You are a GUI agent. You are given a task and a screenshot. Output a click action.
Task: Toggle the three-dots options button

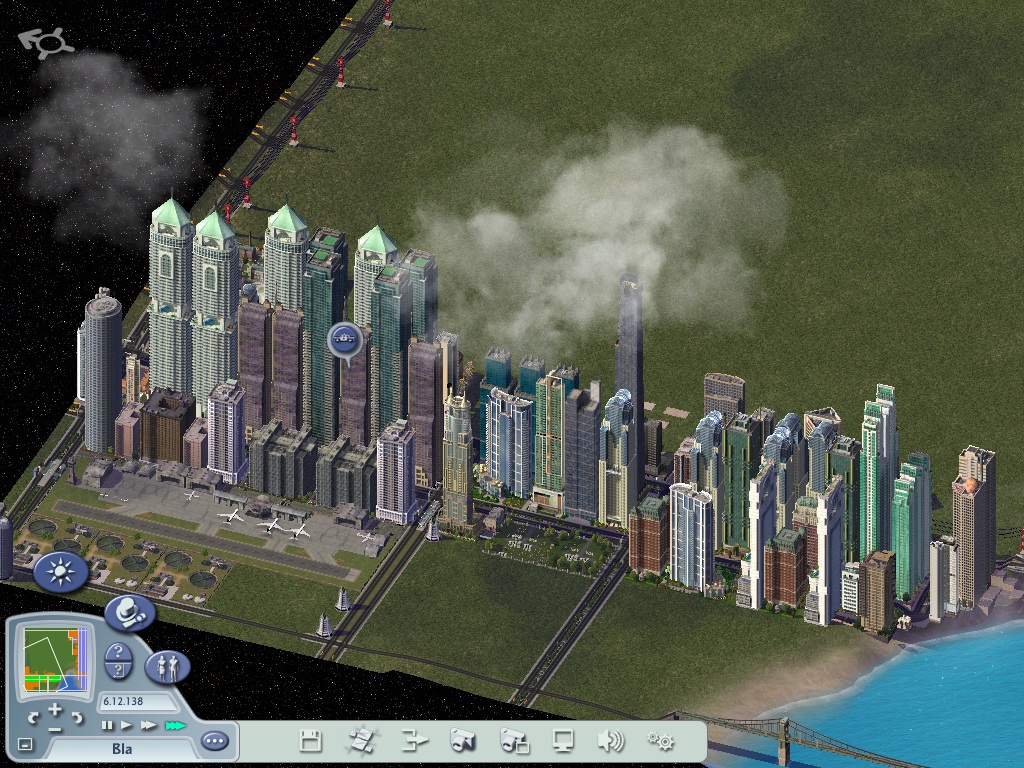pos(214,741)
